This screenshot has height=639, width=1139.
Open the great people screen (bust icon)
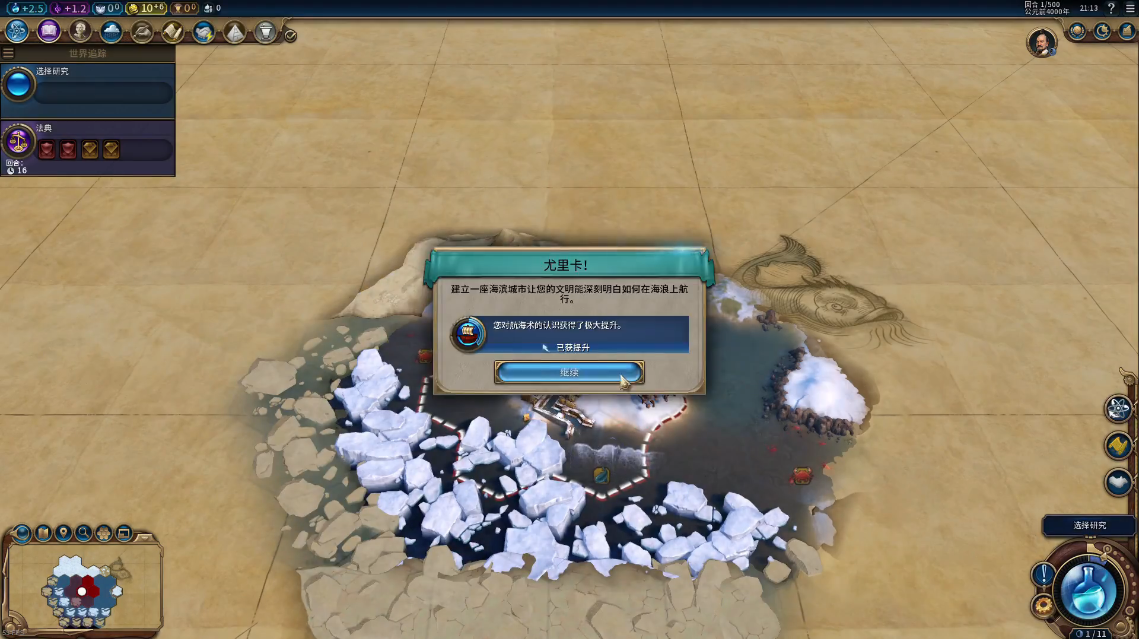(x=80, y=31)
